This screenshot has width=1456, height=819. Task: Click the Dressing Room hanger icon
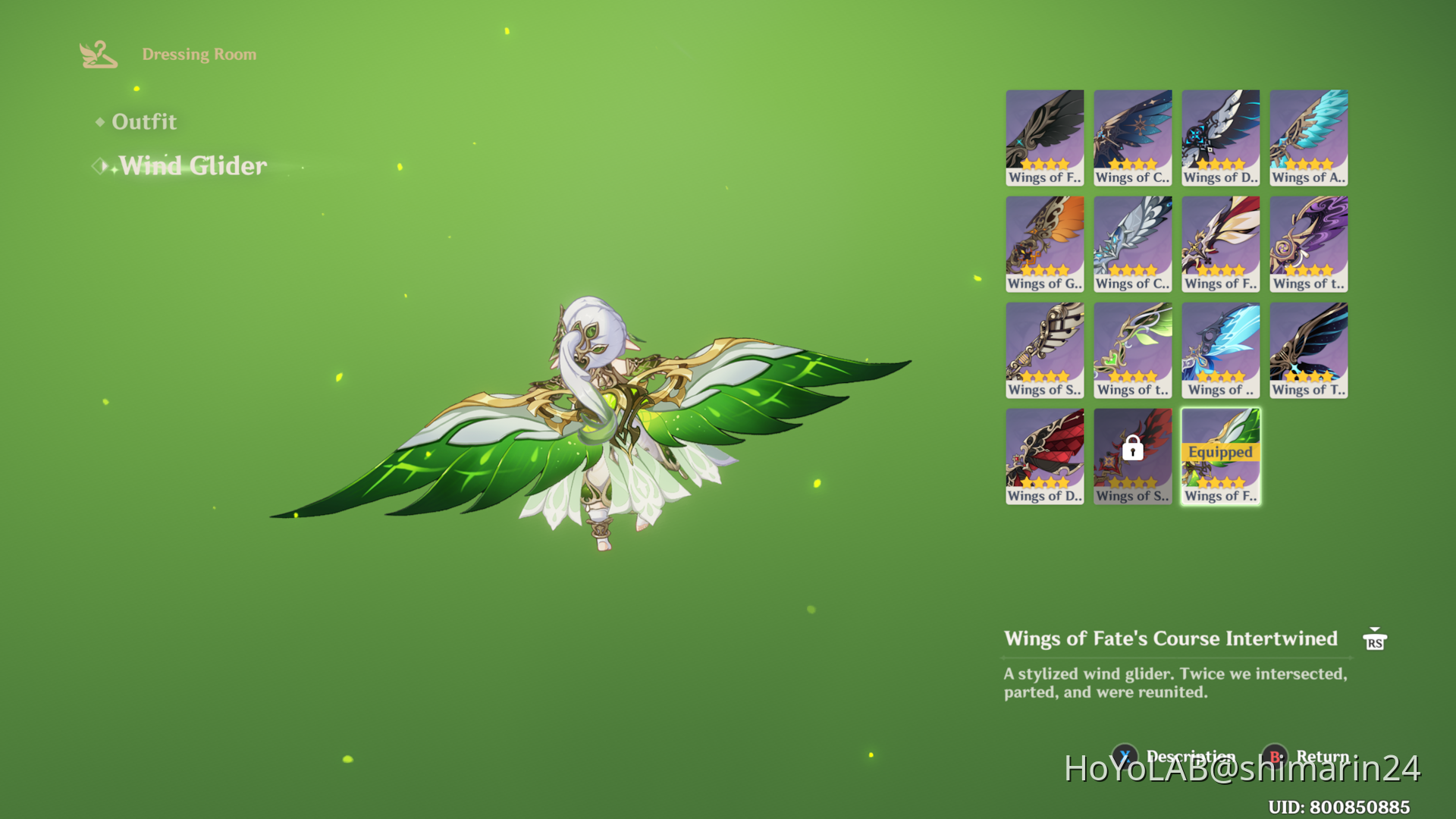pos(99,54)
